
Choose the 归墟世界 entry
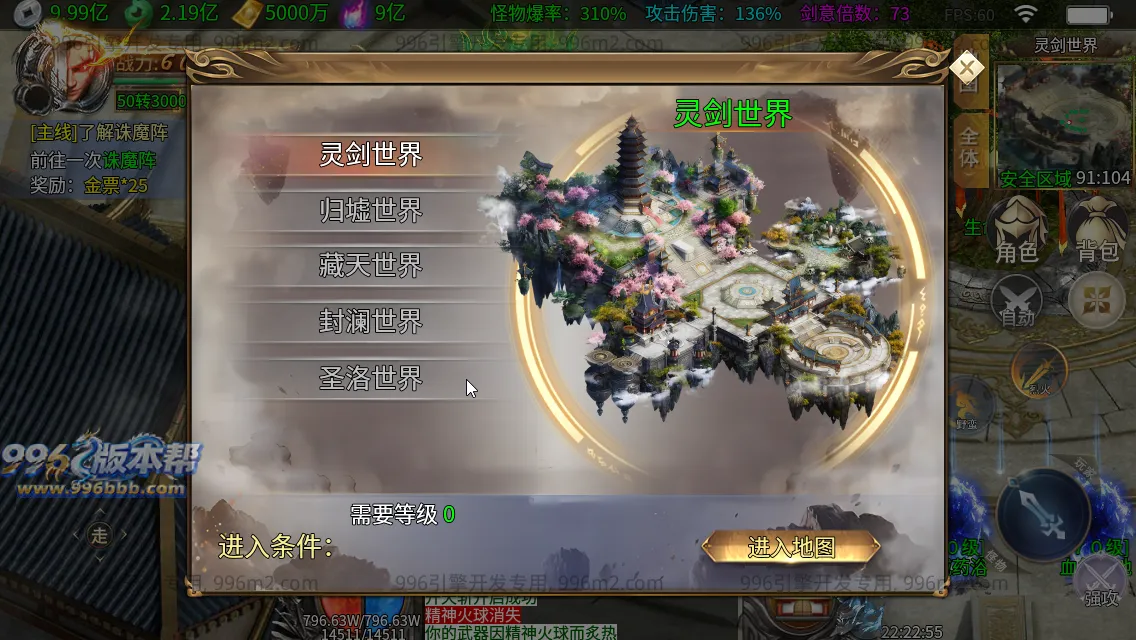coord(371,211)
